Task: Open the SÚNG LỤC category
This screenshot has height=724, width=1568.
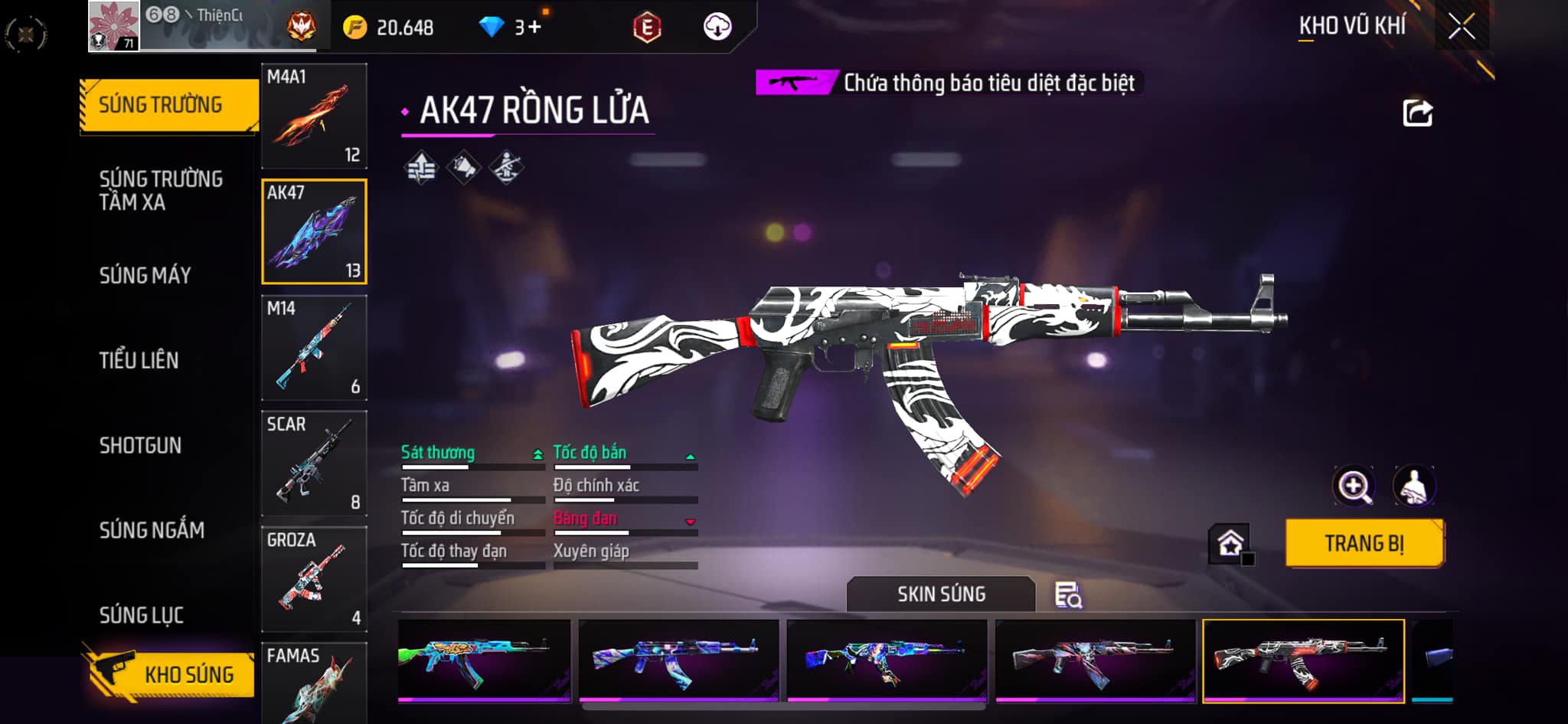Action: (x=141, y=614)
